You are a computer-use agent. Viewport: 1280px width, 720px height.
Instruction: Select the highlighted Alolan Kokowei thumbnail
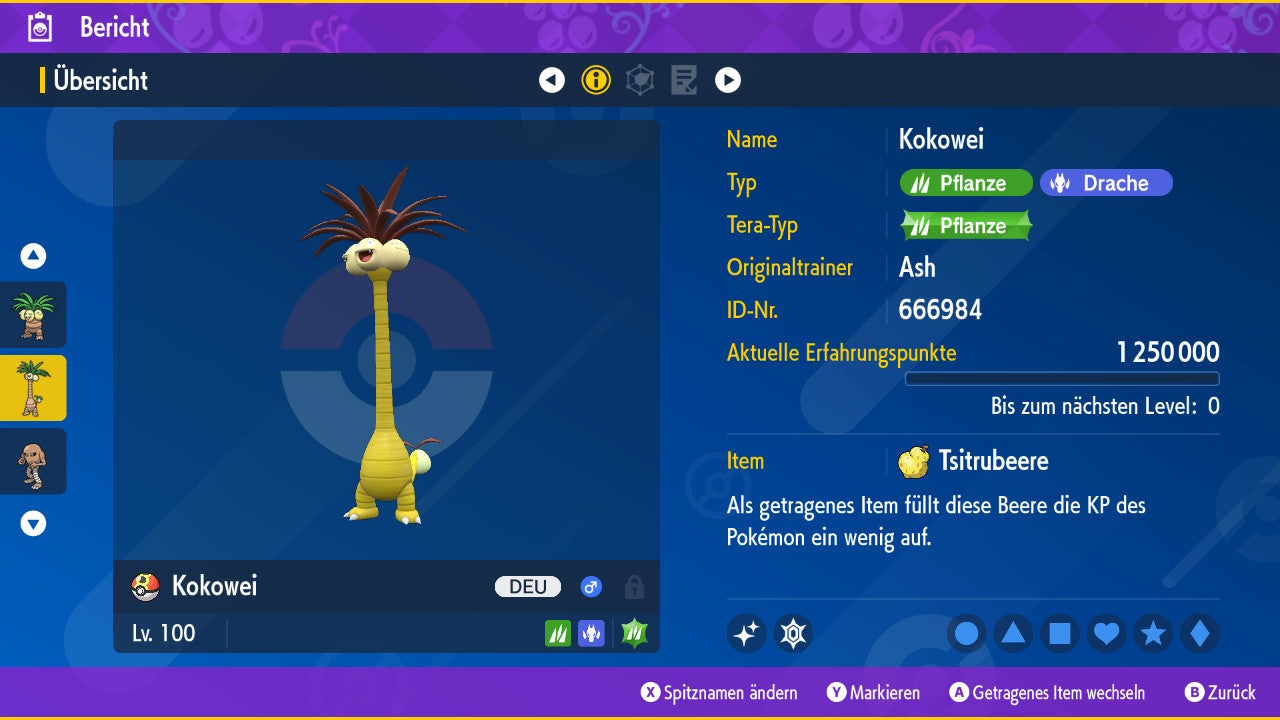tap(33, 388)
